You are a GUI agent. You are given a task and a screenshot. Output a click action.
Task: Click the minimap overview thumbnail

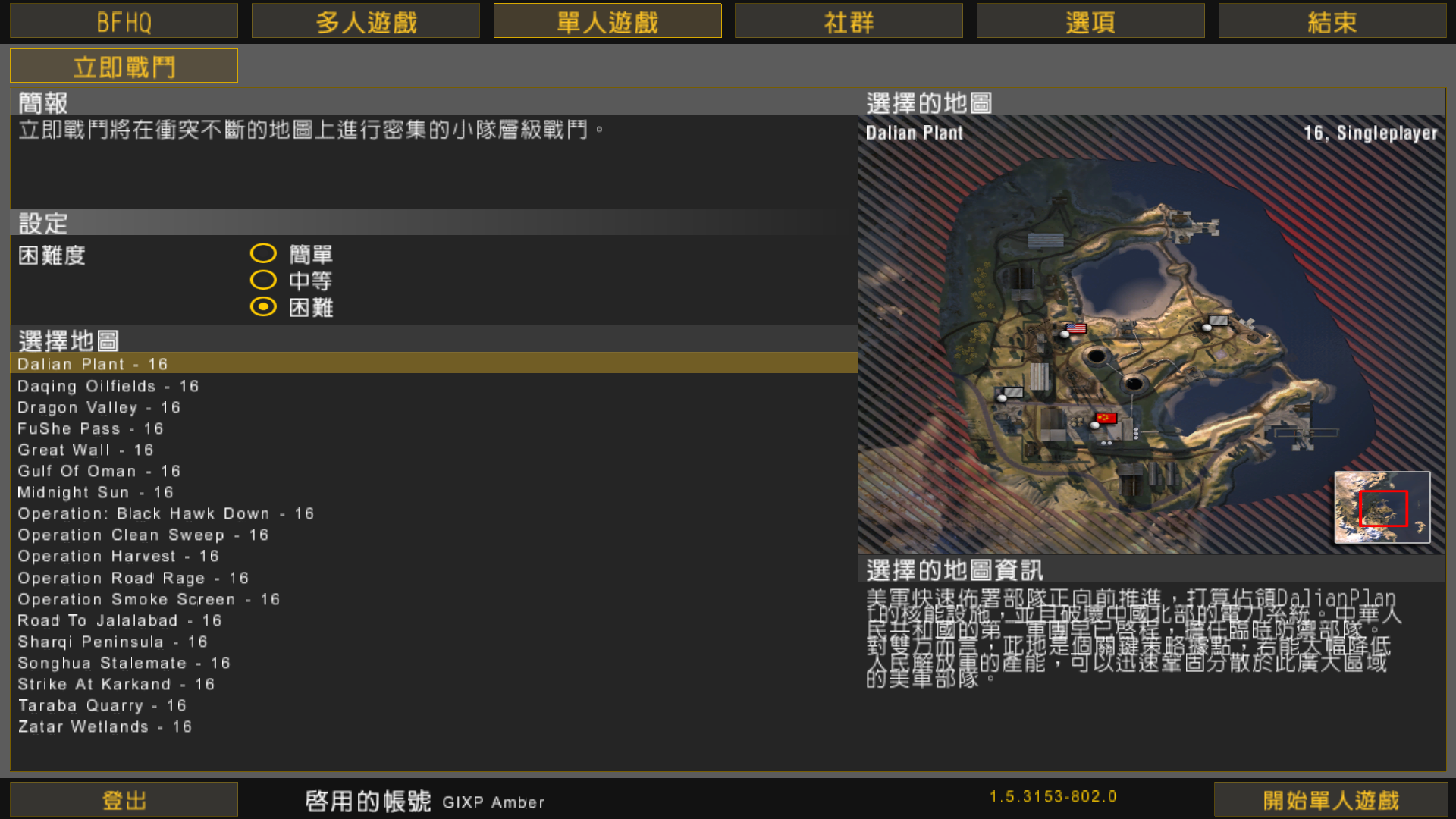(x=1382, y=507)
